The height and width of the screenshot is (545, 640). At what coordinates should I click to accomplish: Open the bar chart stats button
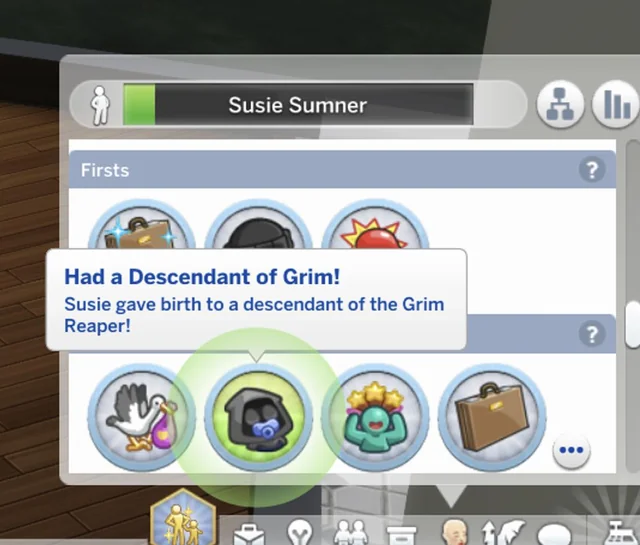(x=613, y=105)
